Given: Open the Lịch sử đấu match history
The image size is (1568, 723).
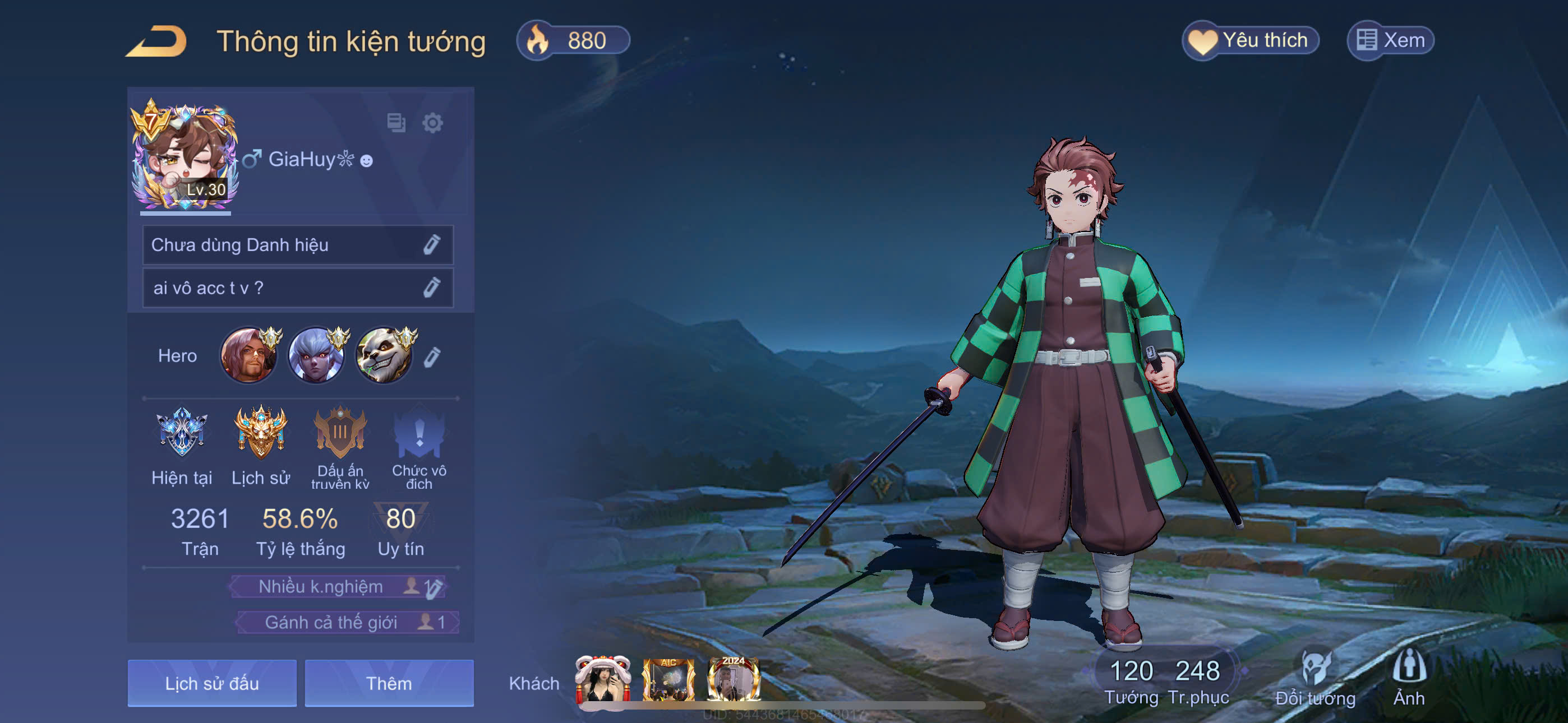Looking at the screenshot, I should [x=212, y=683].
